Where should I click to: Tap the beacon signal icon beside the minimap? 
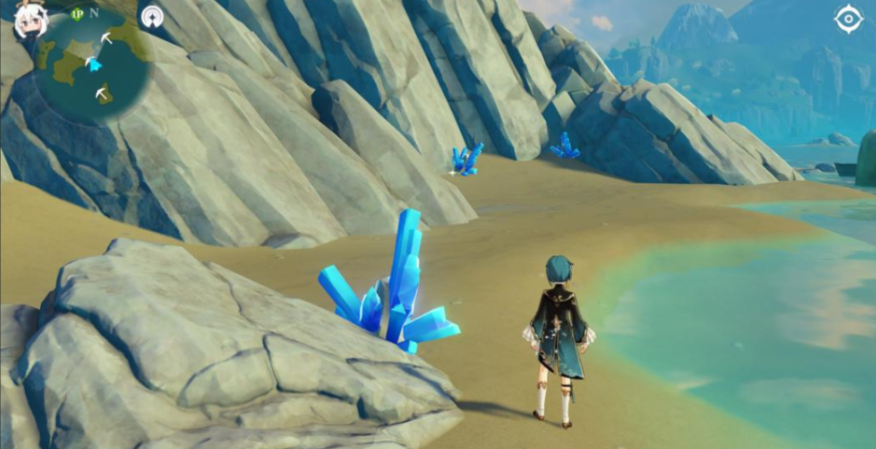point(152,17)
